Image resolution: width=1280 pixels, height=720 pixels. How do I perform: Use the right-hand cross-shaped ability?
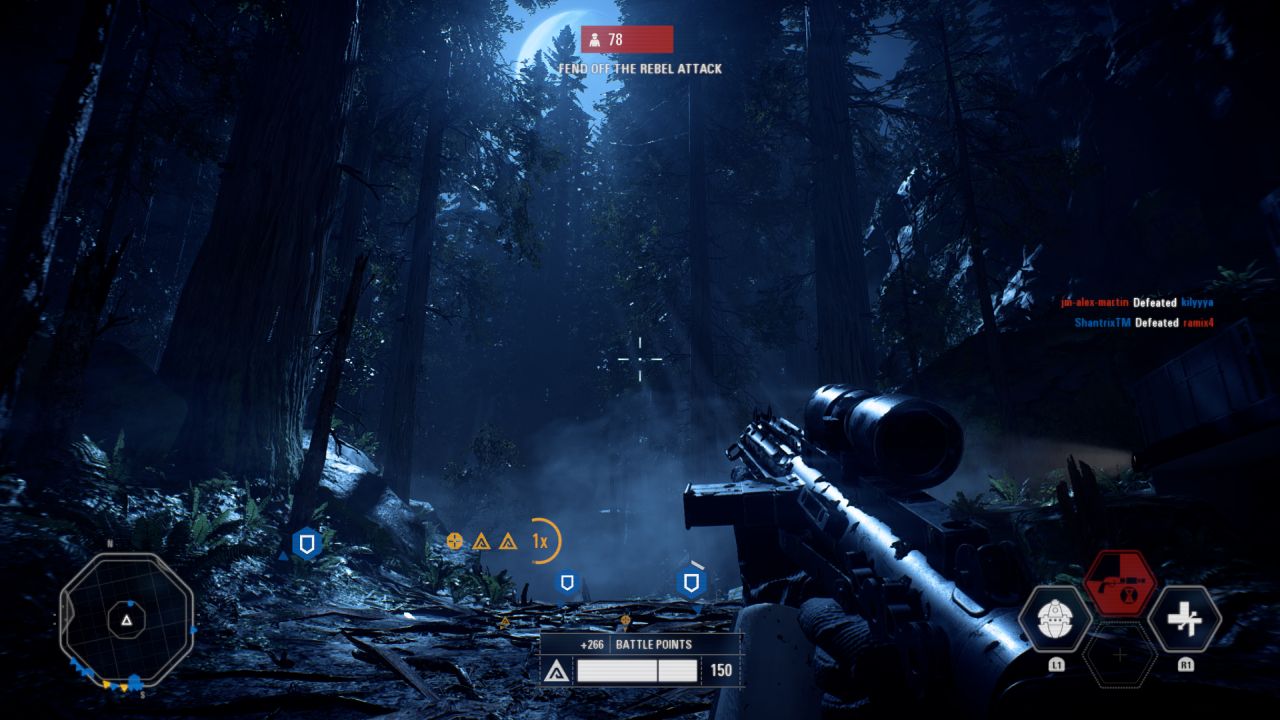(1185, 619)
